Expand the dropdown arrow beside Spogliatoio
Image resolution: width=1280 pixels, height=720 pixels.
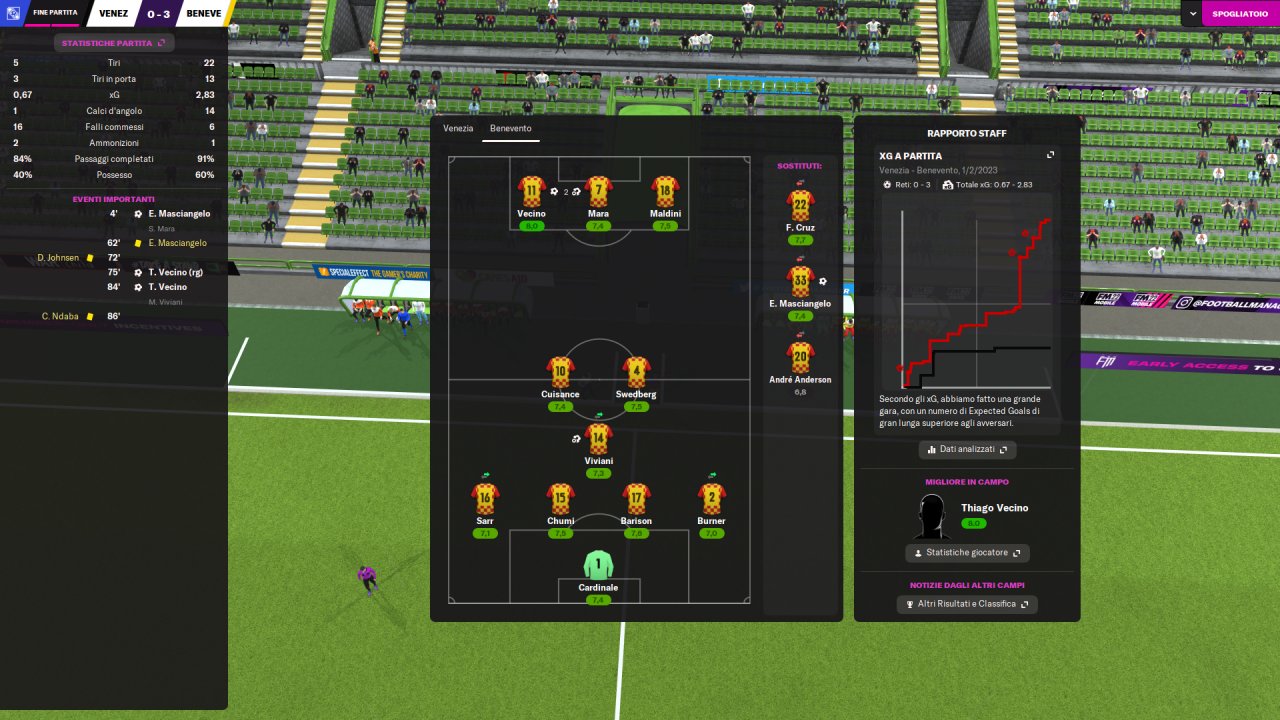1192,13
